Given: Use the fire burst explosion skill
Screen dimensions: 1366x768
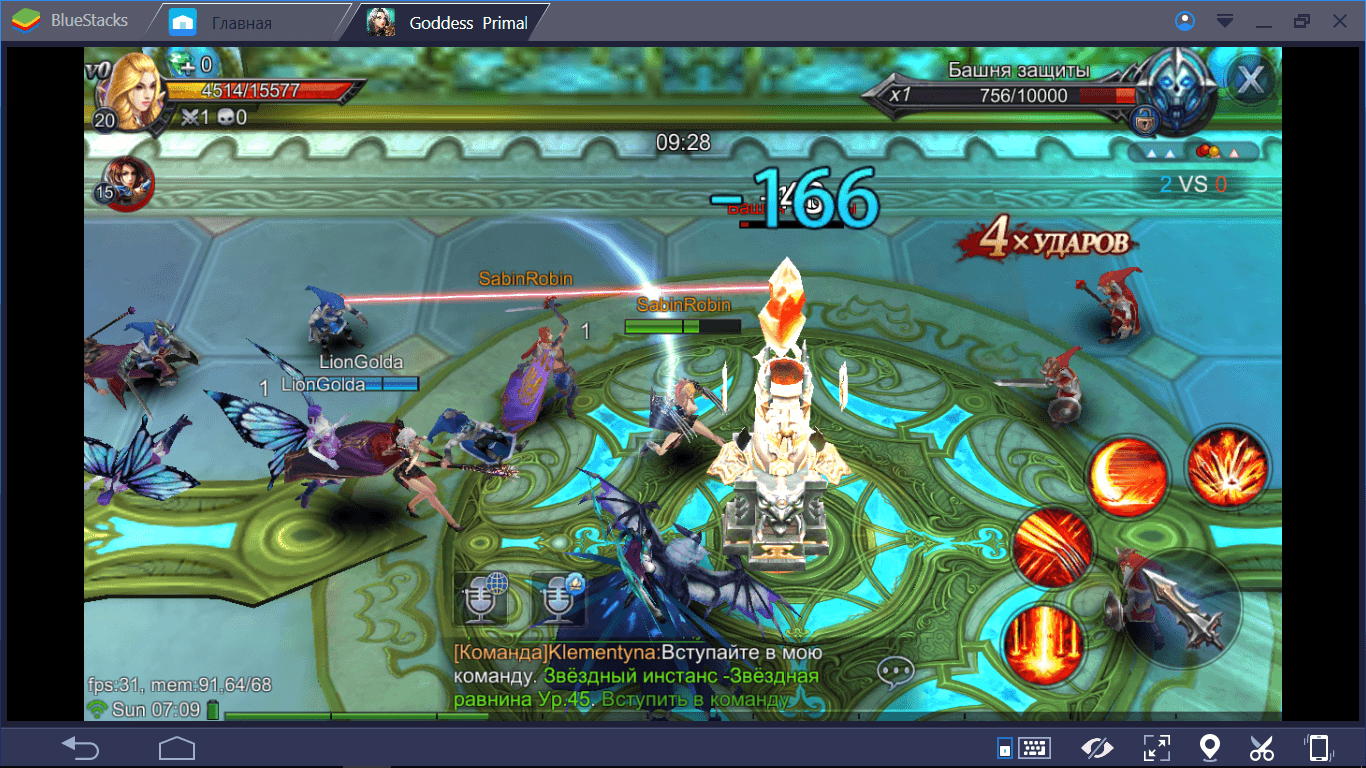Looking at the screenshot, I should (x=1227, y=466).
